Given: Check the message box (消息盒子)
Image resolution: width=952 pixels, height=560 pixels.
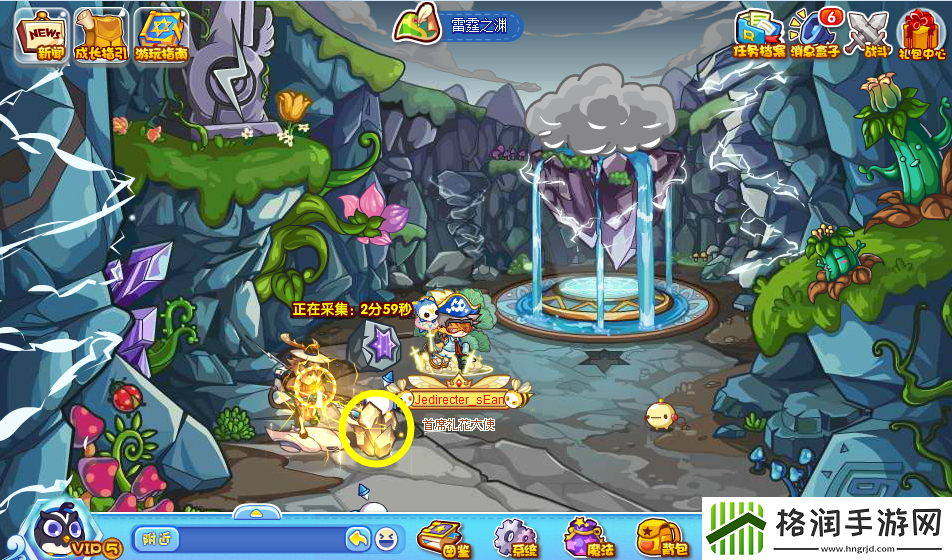Looking at the screenshot, I should tap(814, 34).
